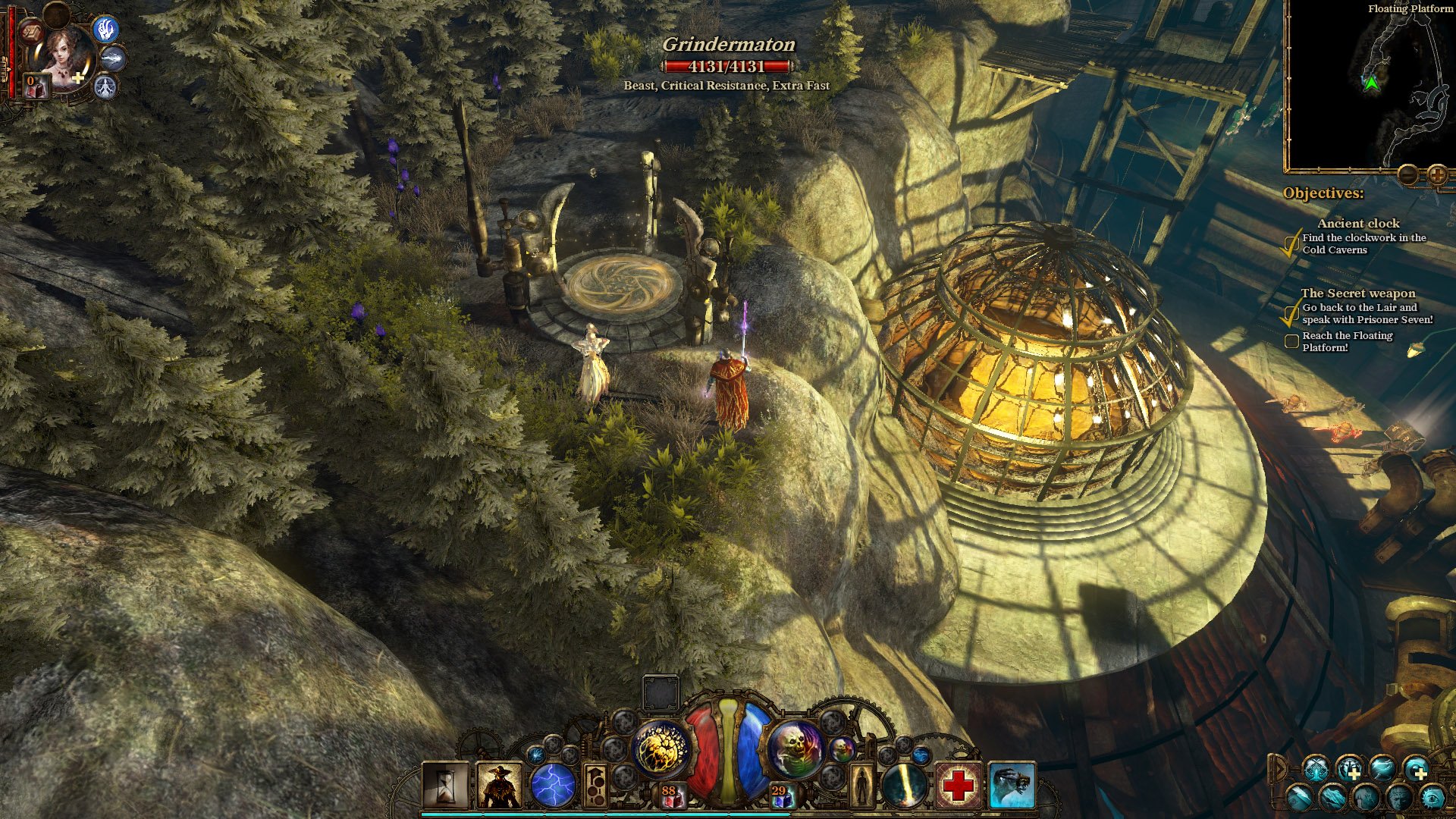
Task: Zoom in the minimap
Action: click(1437, 175)
